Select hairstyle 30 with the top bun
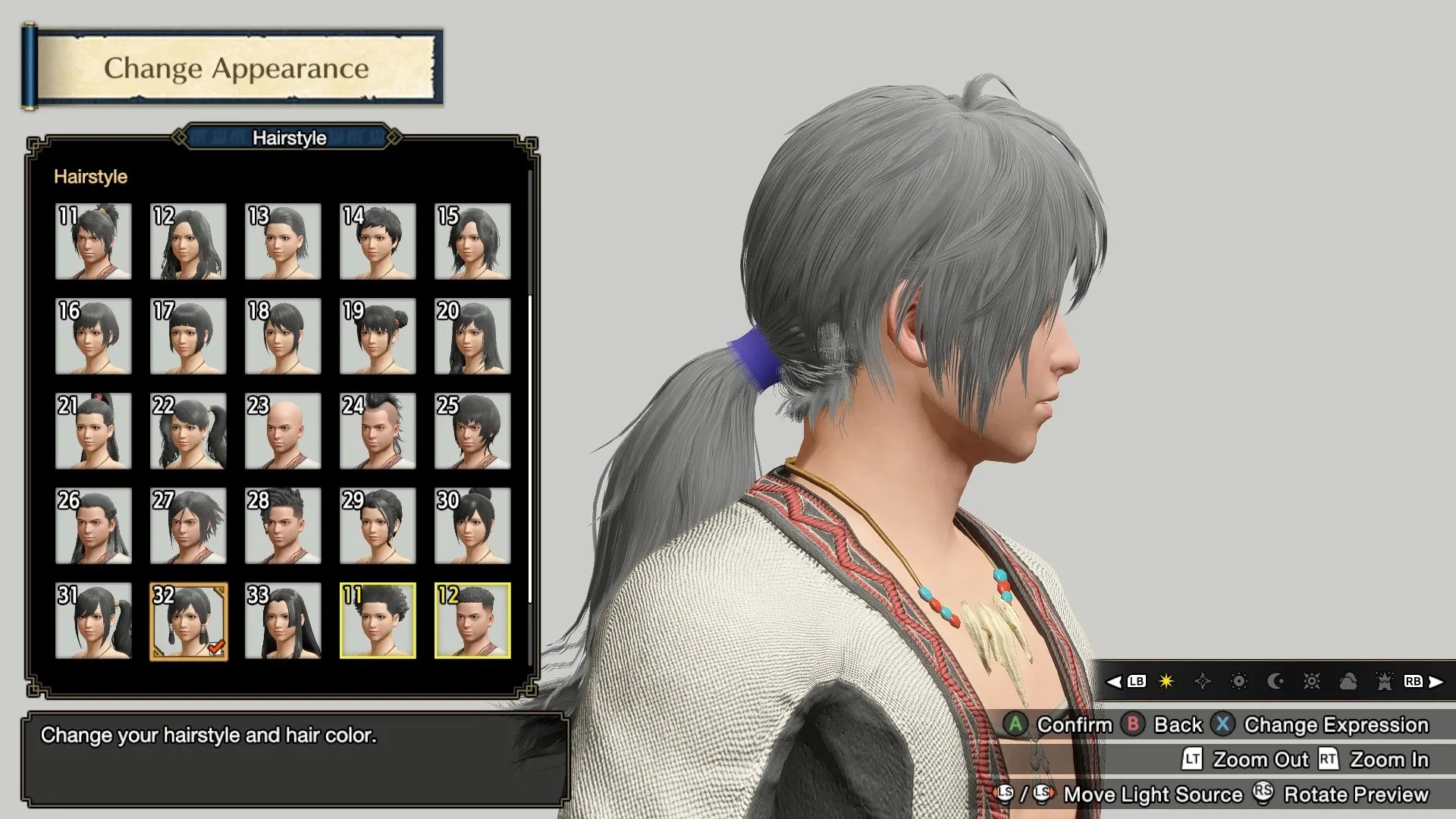The height and width of the screenshot is (819, 1456). 472,526
